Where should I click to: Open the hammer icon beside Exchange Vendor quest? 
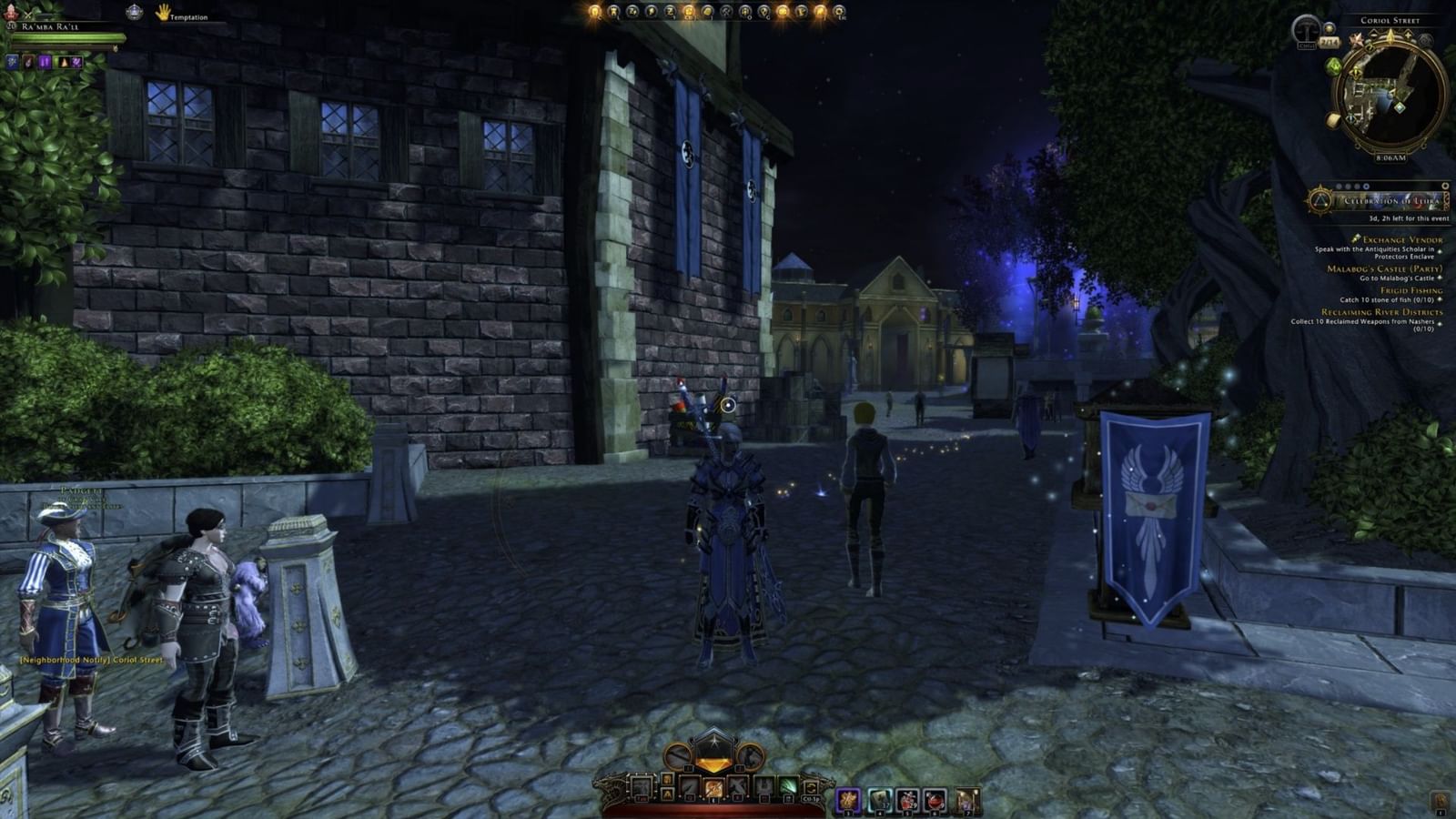pos(1357,240)
